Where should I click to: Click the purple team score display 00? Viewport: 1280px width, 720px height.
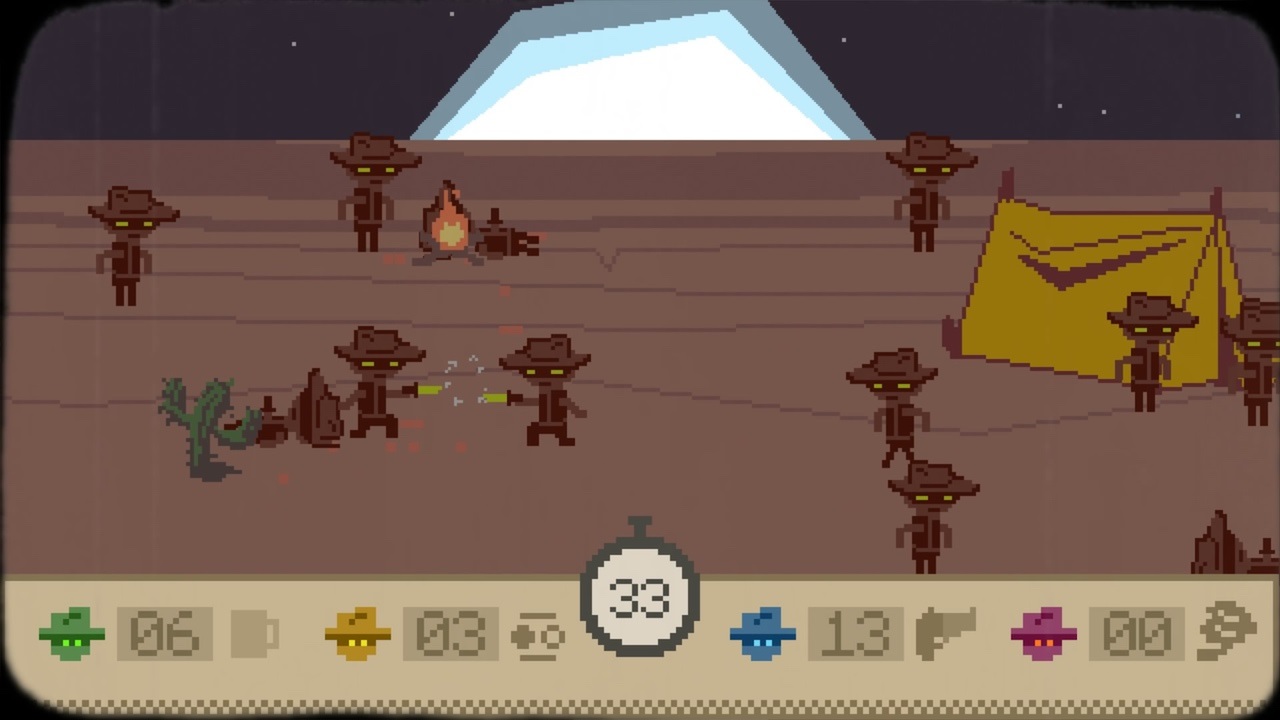pos(1135,633)
